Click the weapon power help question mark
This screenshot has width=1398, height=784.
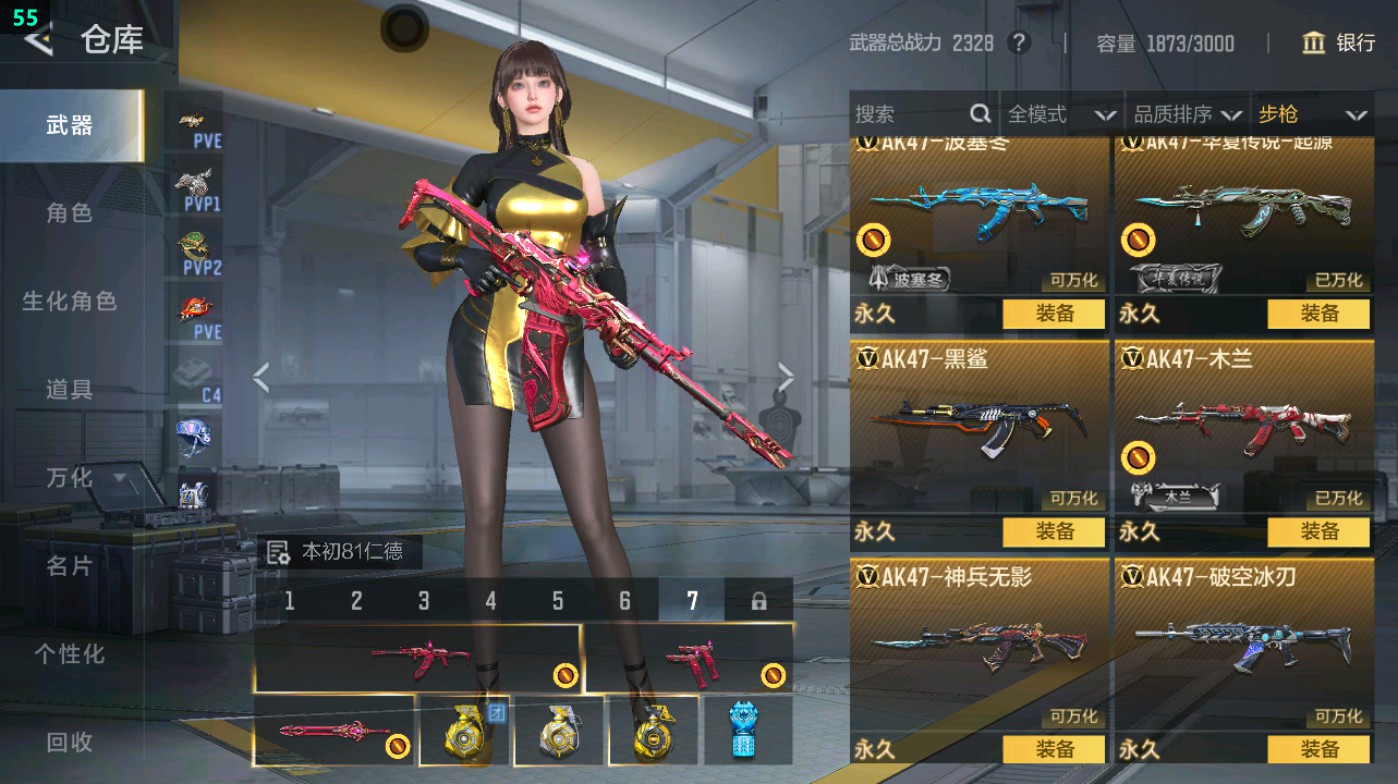1018,43
